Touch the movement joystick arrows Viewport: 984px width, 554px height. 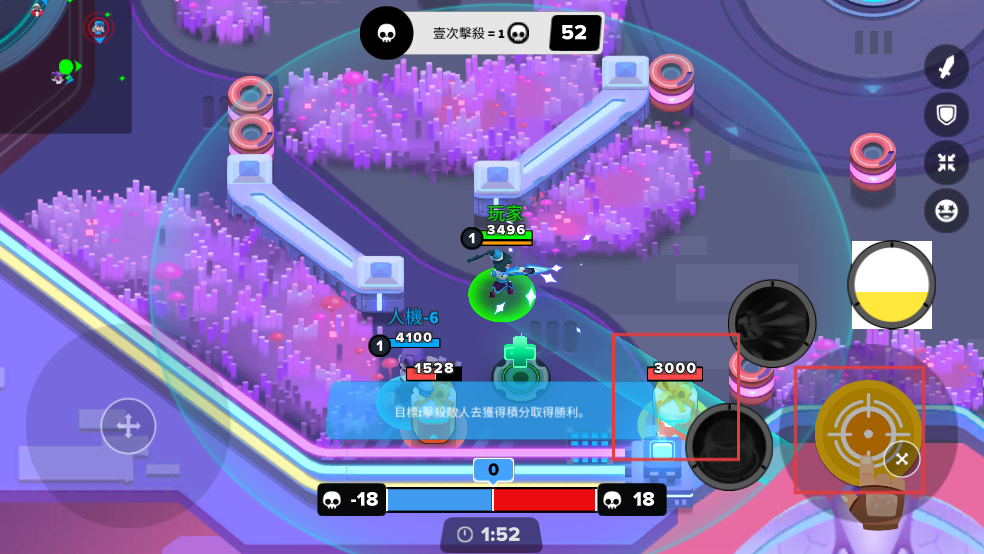click(128, 427)
